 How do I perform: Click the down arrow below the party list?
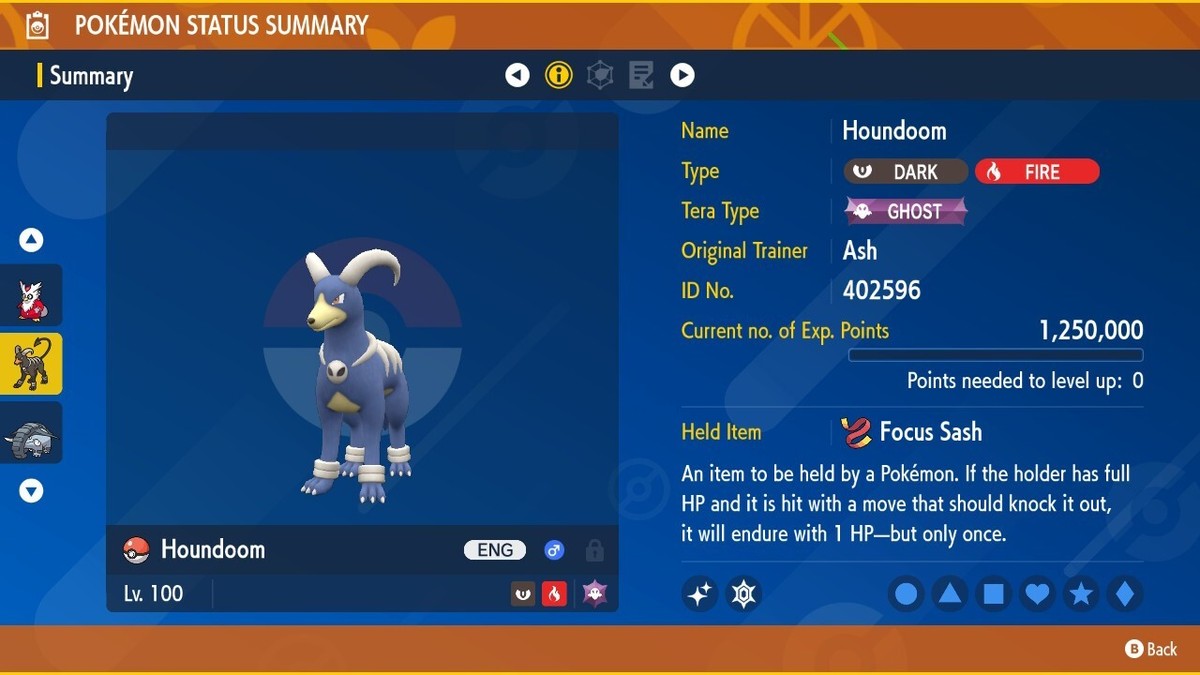31,490
